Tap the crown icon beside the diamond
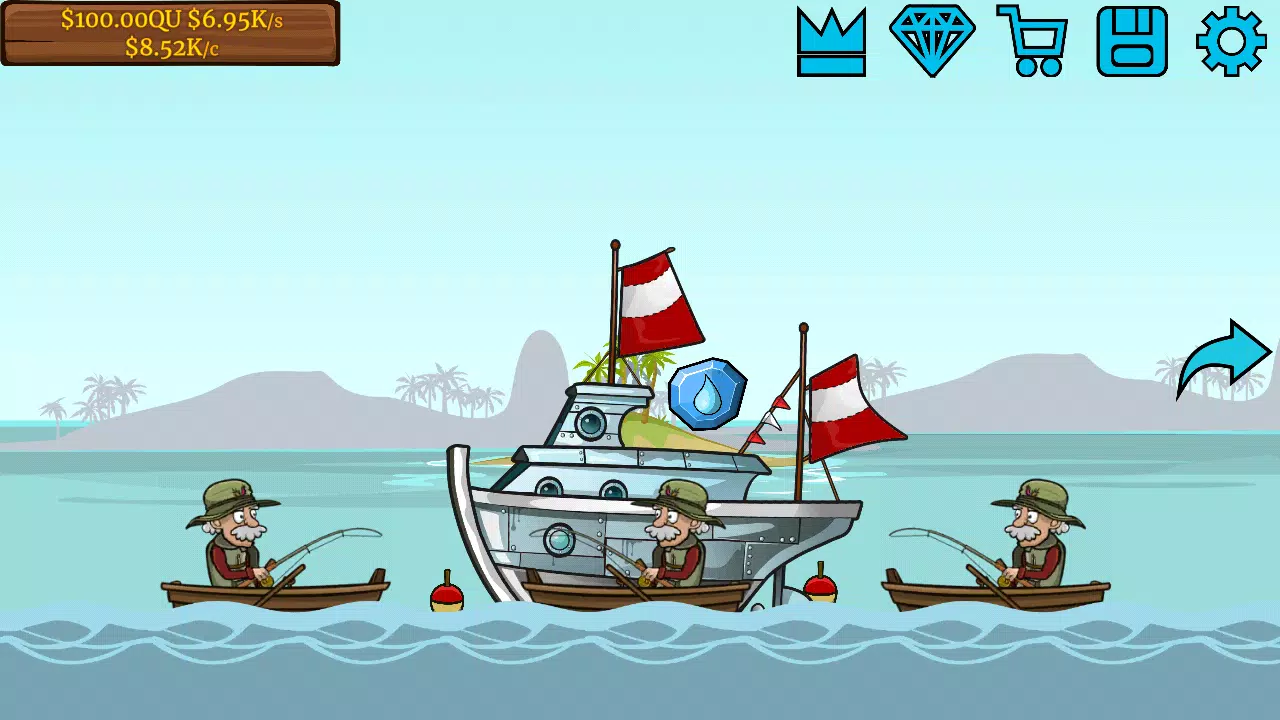The image size is (1280, 720). click(x=833, y=40)
